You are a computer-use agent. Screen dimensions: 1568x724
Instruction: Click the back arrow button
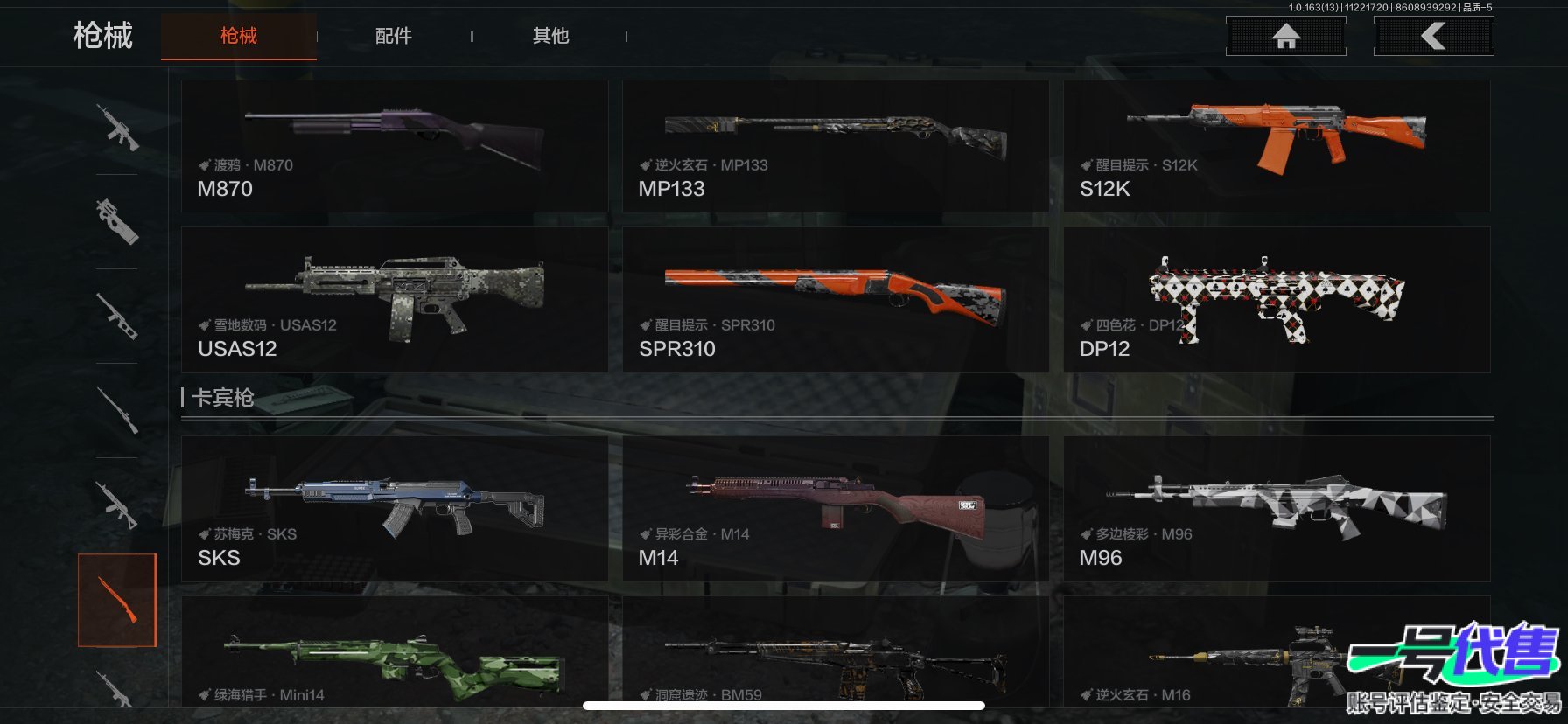(1433, 37)
